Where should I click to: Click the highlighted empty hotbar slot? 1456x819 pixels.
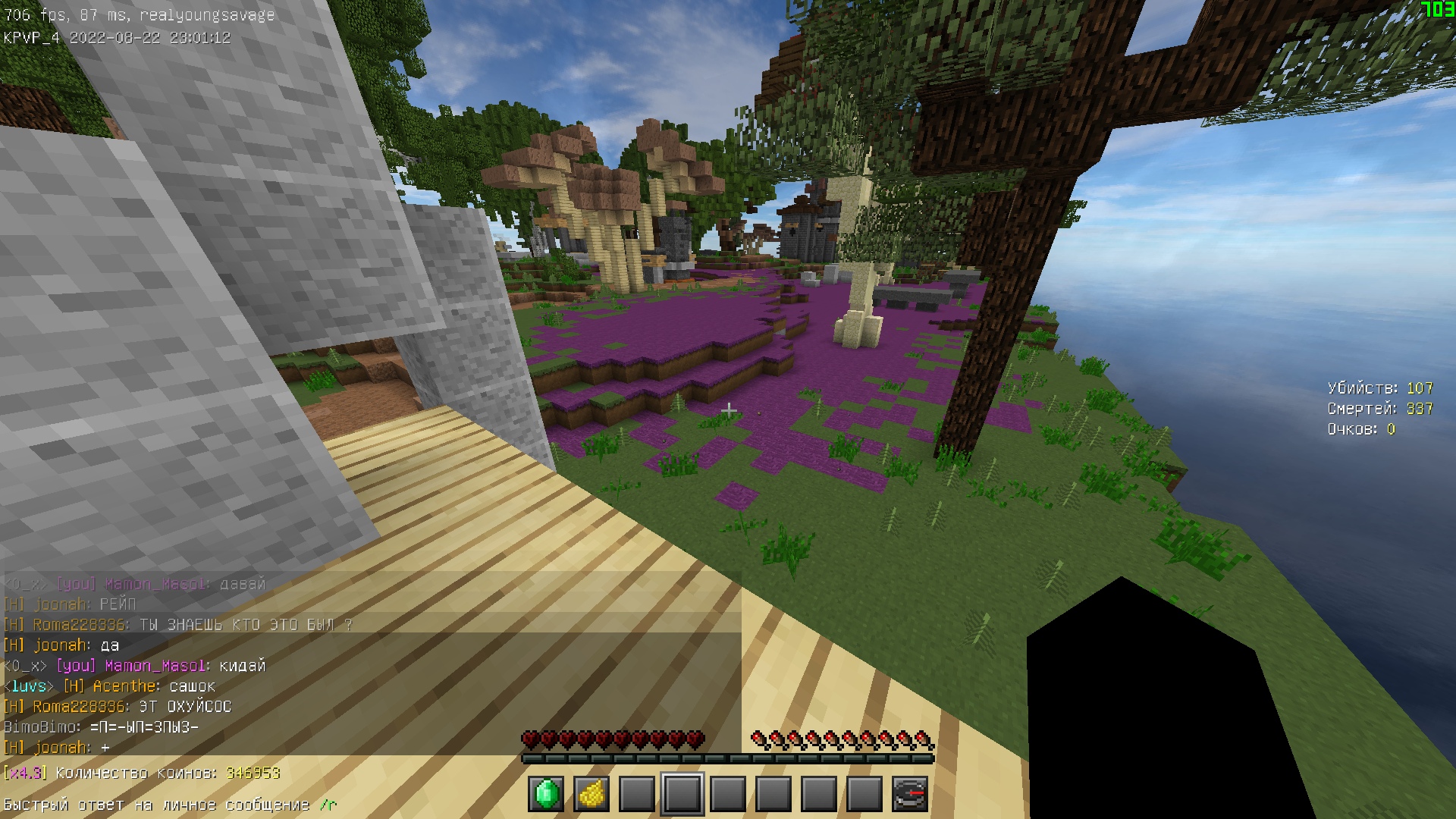point(682,794)
